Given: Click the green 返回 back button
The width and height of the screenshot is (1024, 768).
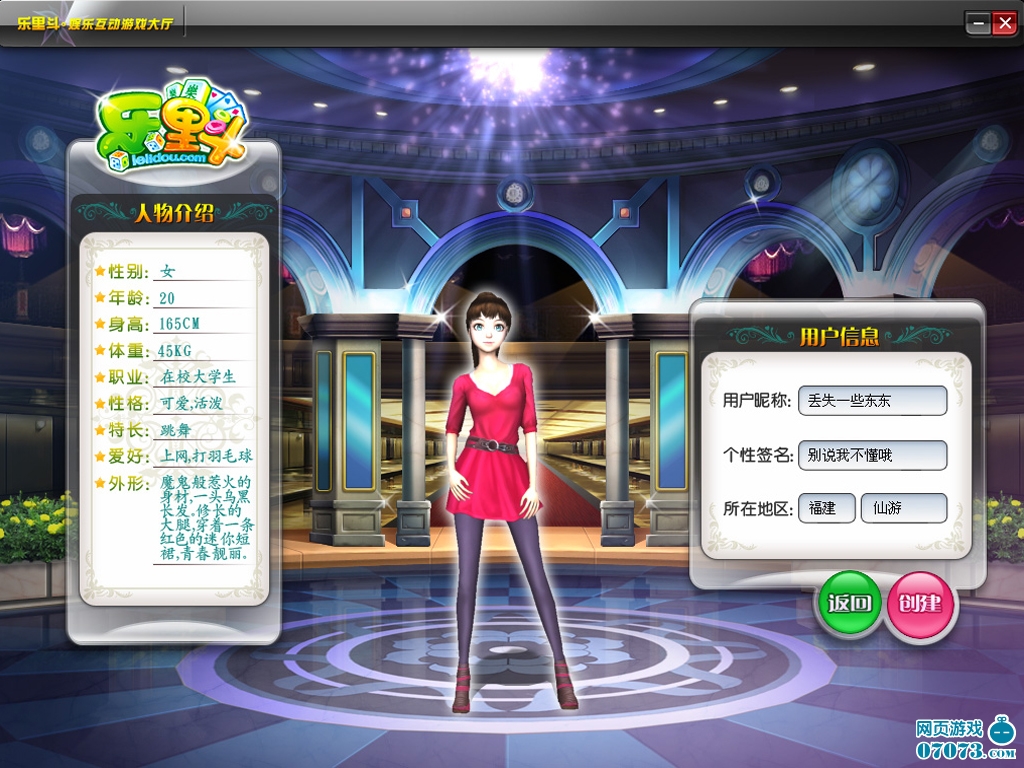Looking at the screenshot, I should pos(849,603).
